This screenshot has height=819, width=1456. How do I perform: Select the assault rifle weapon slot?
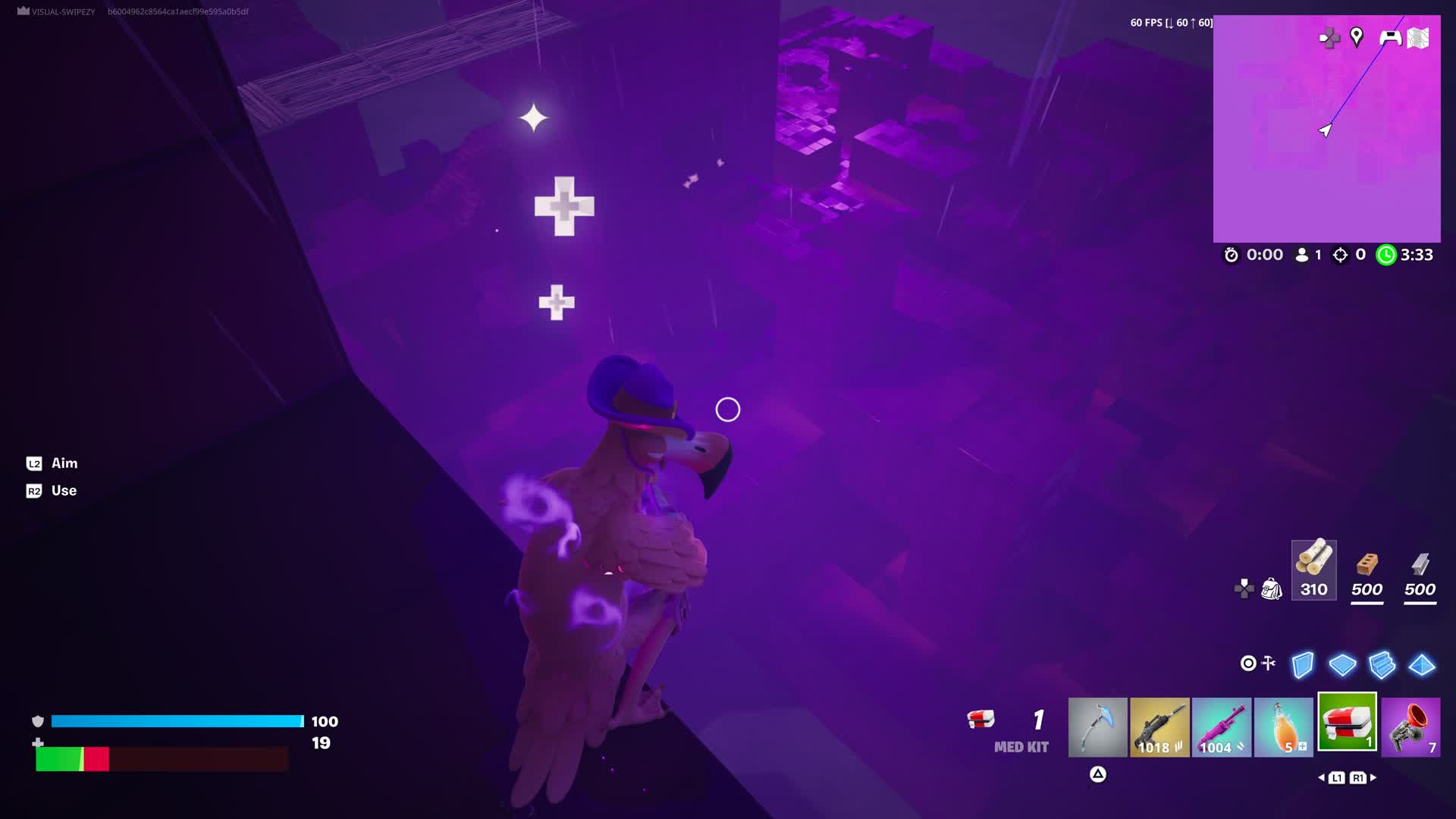[x=1160, y=728]
